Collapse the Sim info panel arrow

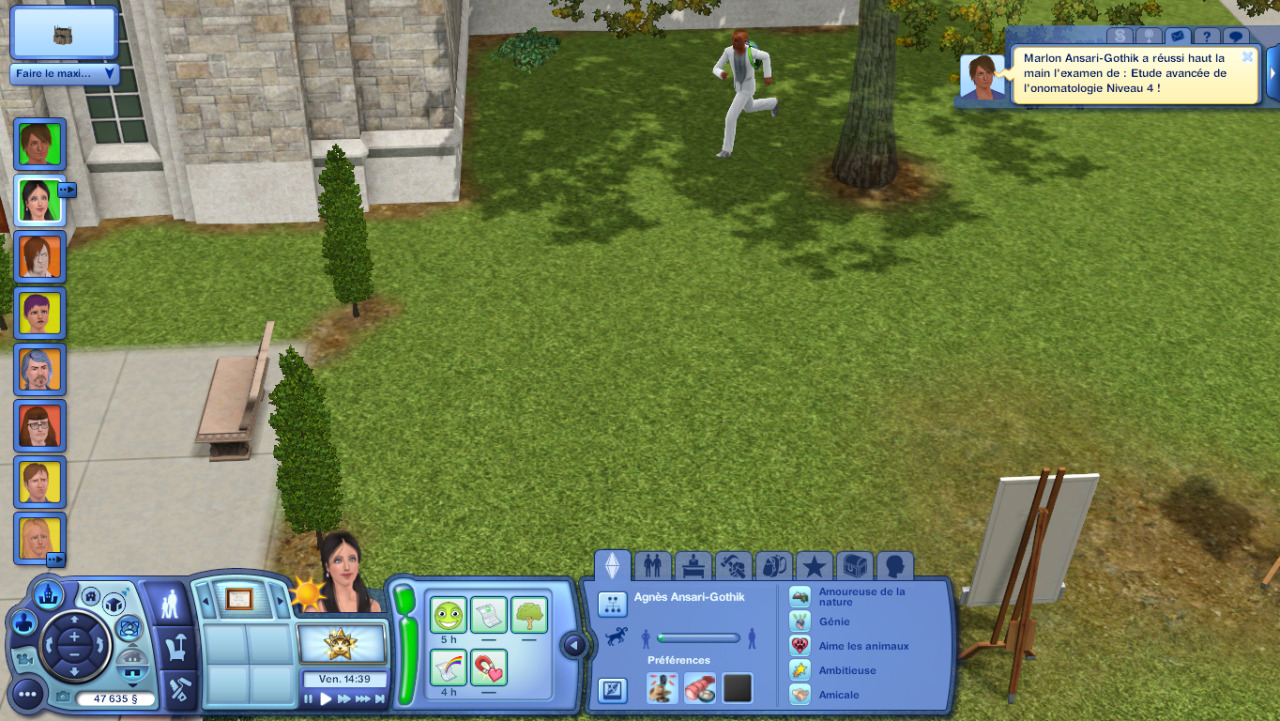click(574, 646)
